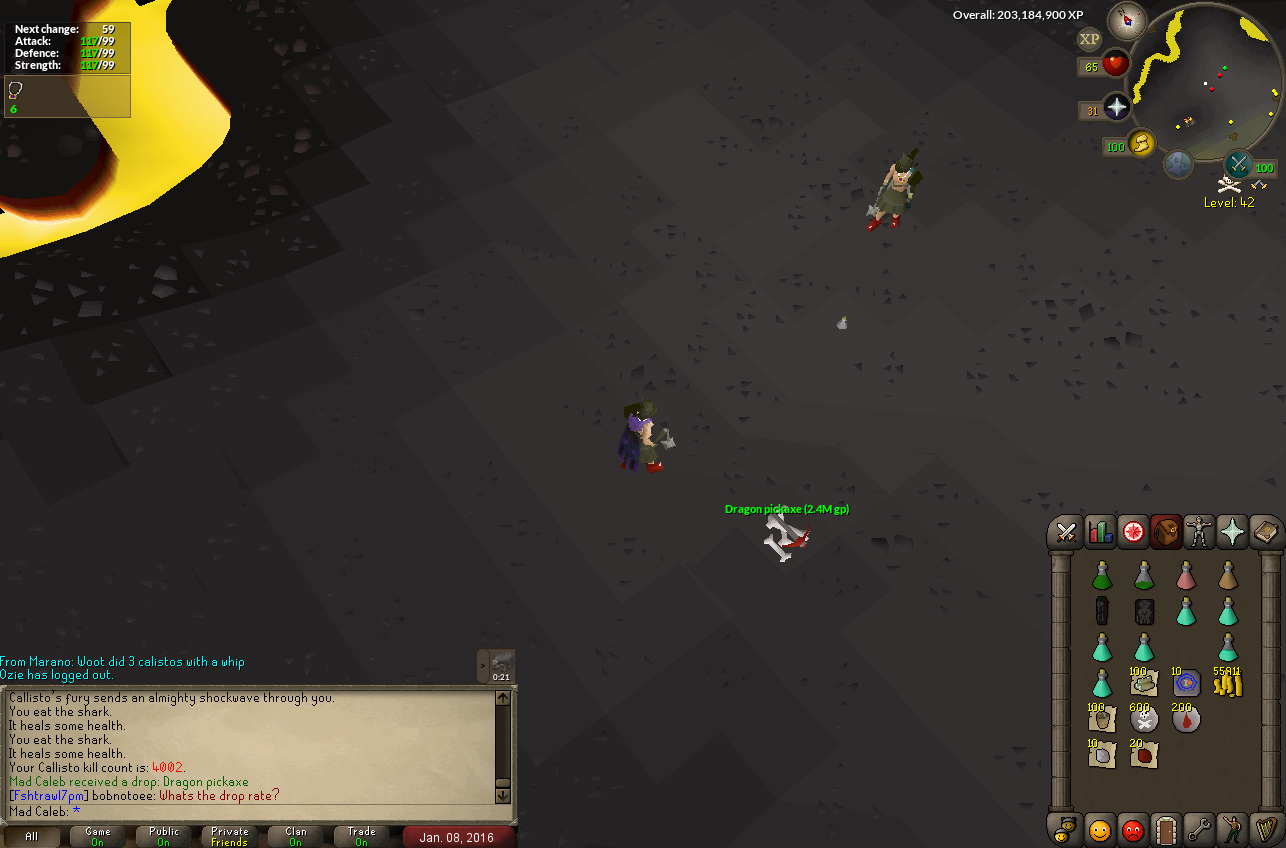Click the compass to face north
This screenshot has height=848, width=1286.
[x=1128, y=21]
